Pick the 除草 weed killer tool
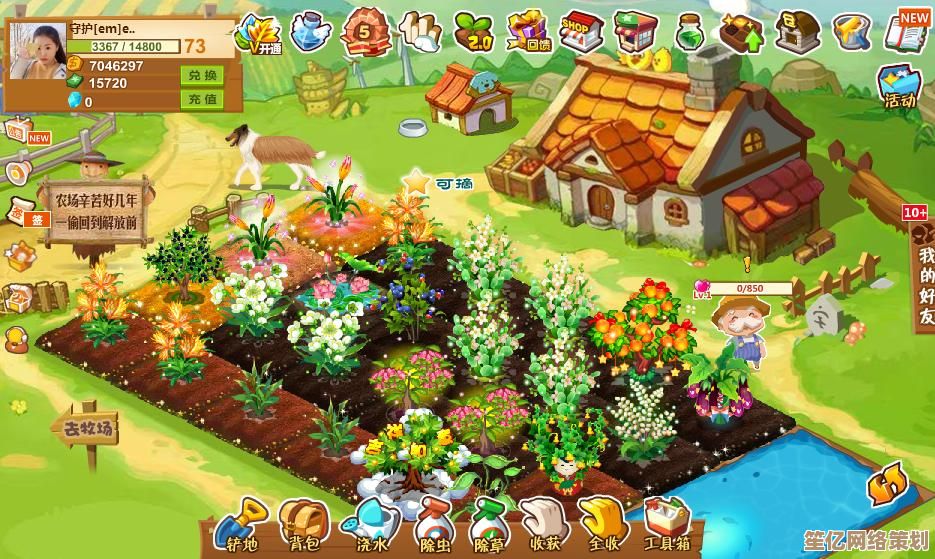935x559 pixels. click(489, 522)
